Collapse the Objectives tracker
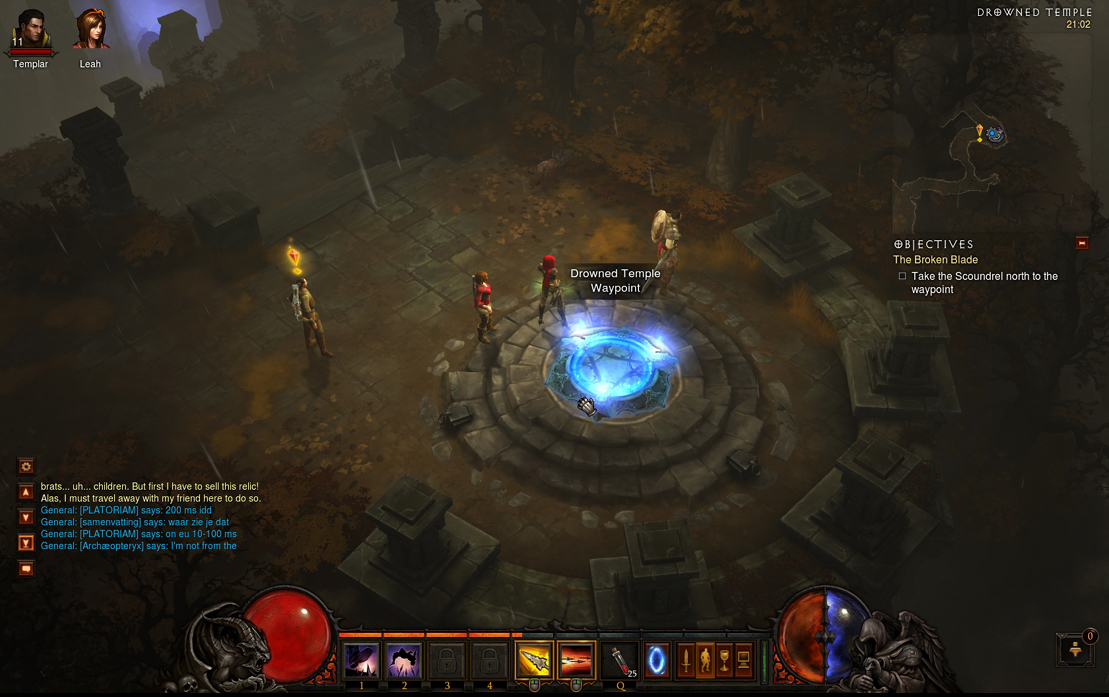Image resolution: width=1109 pixels, height=697 pixels. [x=1081, y=243]
